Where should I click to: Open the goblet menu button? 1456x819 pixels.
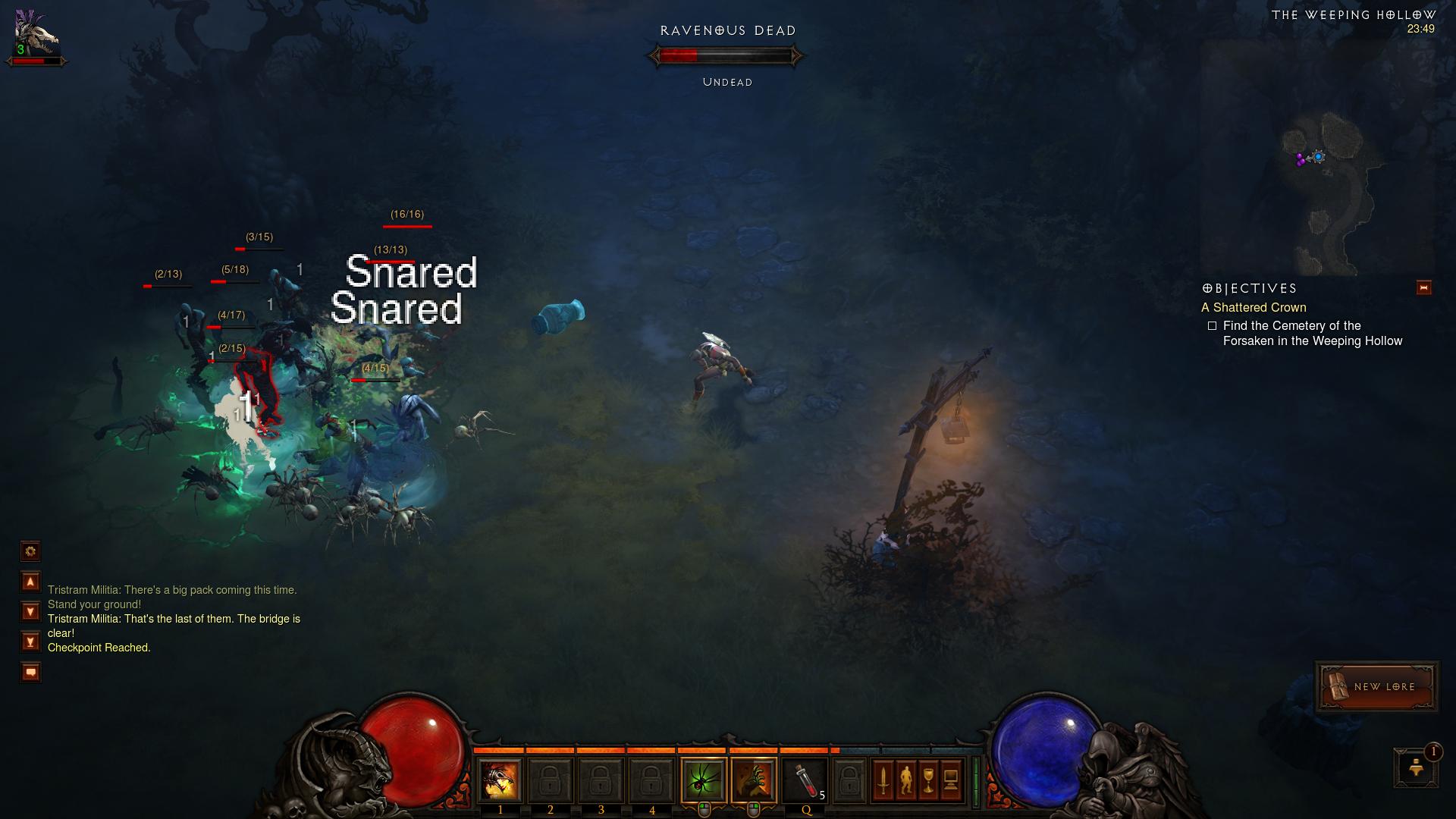[929, 780]
